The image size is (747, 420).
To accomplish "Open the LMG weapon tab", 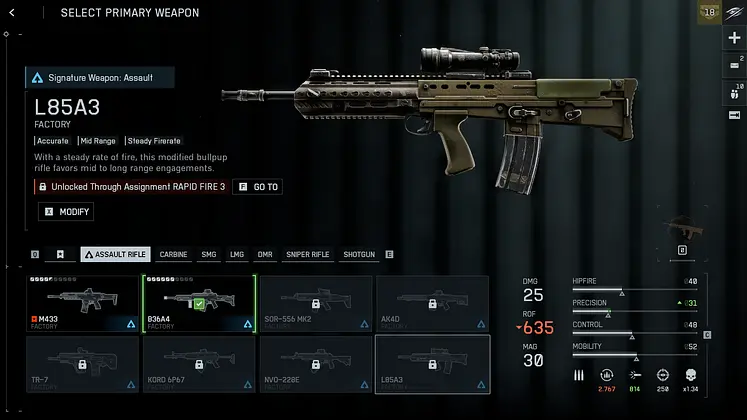I will 237,255.
